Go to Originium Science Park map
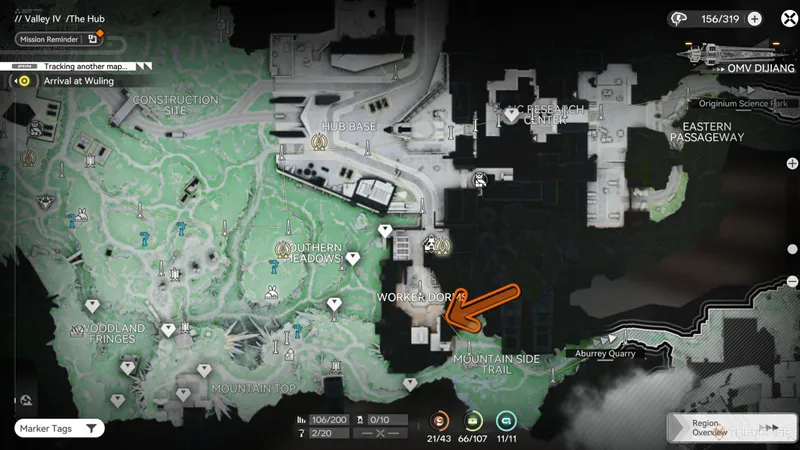This screenshot has height=450, width=800. (744, 104)
